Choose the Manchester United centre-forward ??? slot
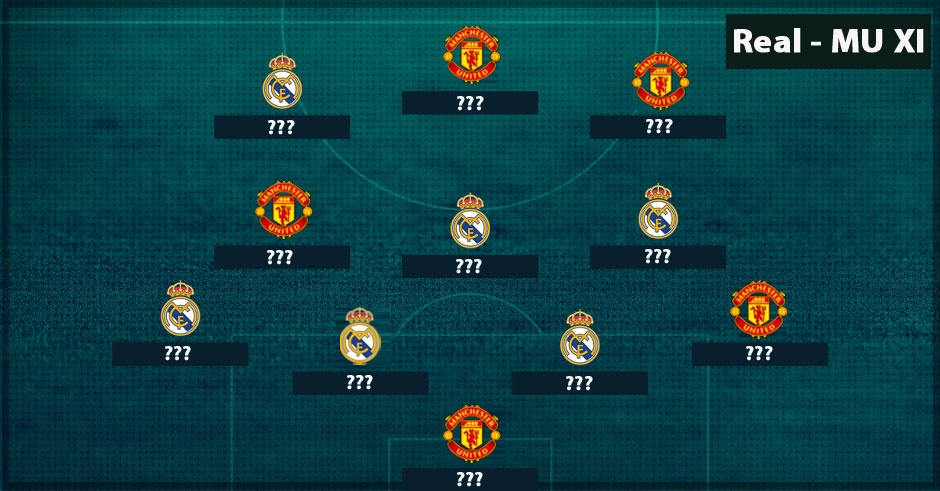This screenshot has height=491, width=940. tap(470, 103)
